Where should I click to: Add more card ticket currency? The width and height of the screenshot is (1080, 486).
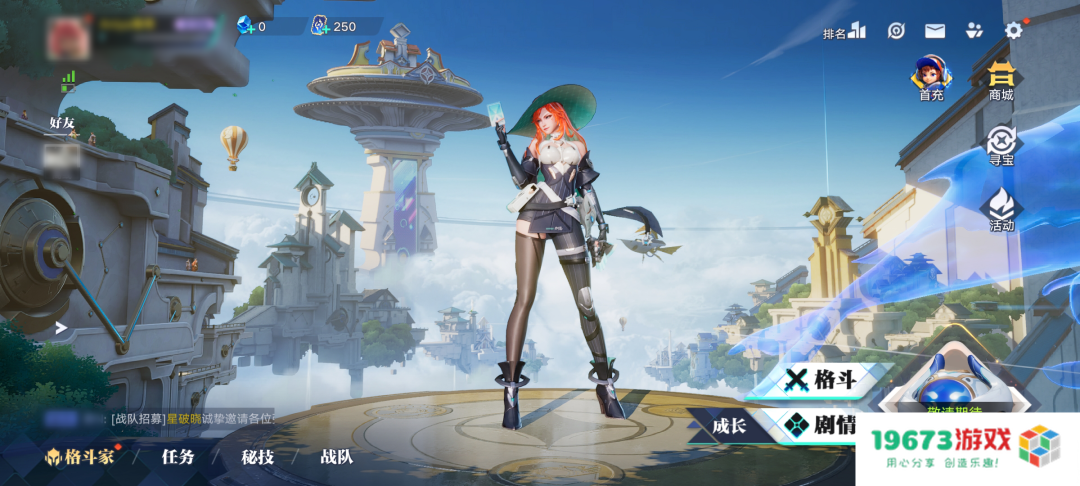click(x=320, y=26)
